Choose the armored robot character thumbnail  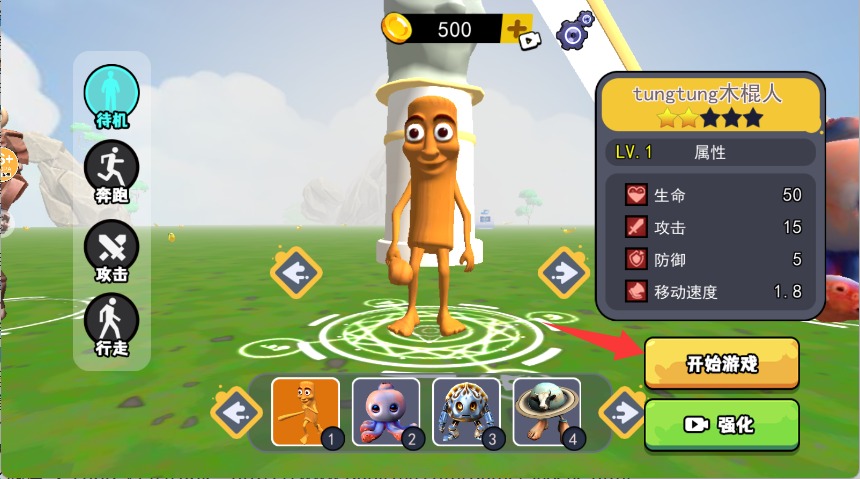(x=466, y=411)
